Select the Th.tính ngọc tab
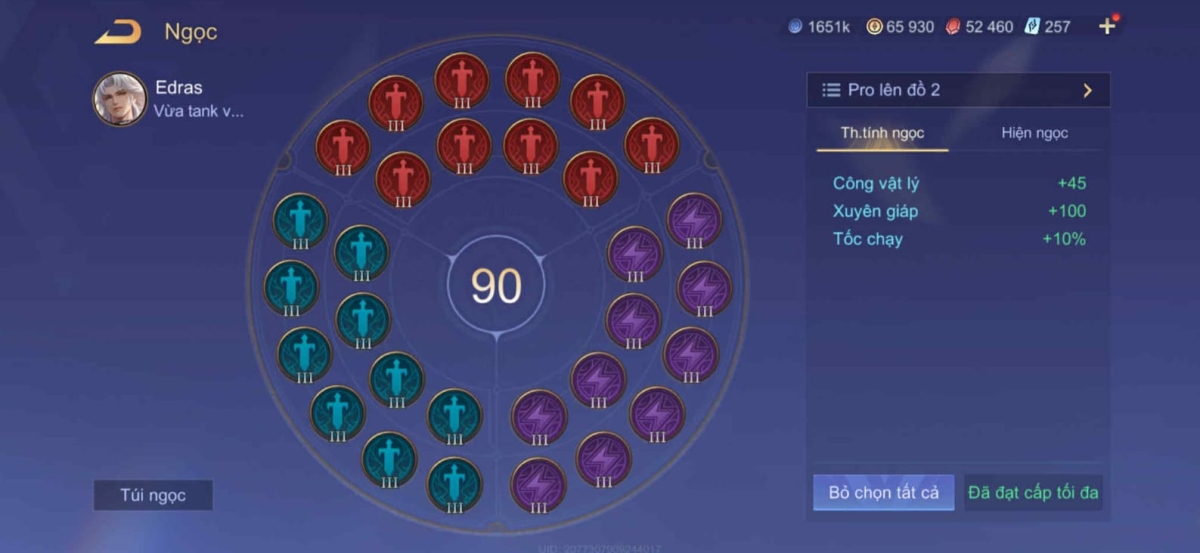Viewport: 1200px width, 553px height. 882,133
